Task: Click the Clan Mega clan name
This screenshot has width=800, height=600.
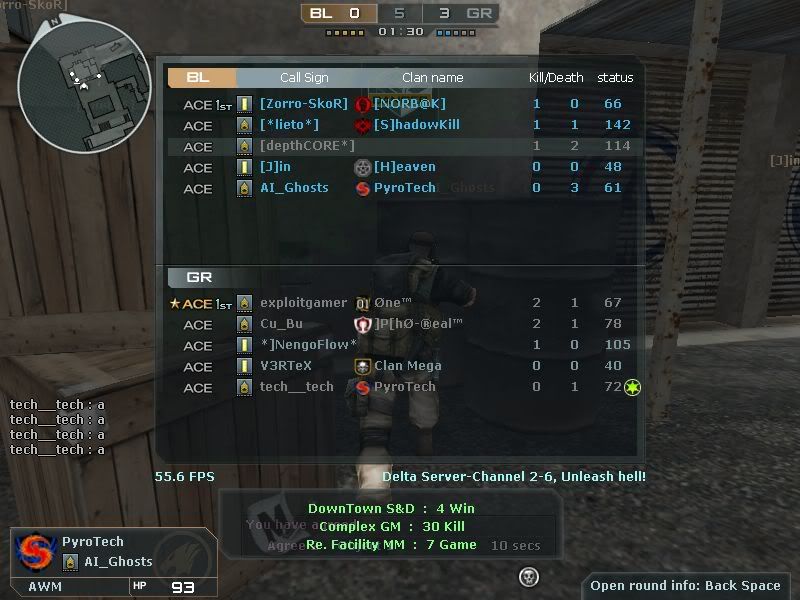Action: click(407, 366)
